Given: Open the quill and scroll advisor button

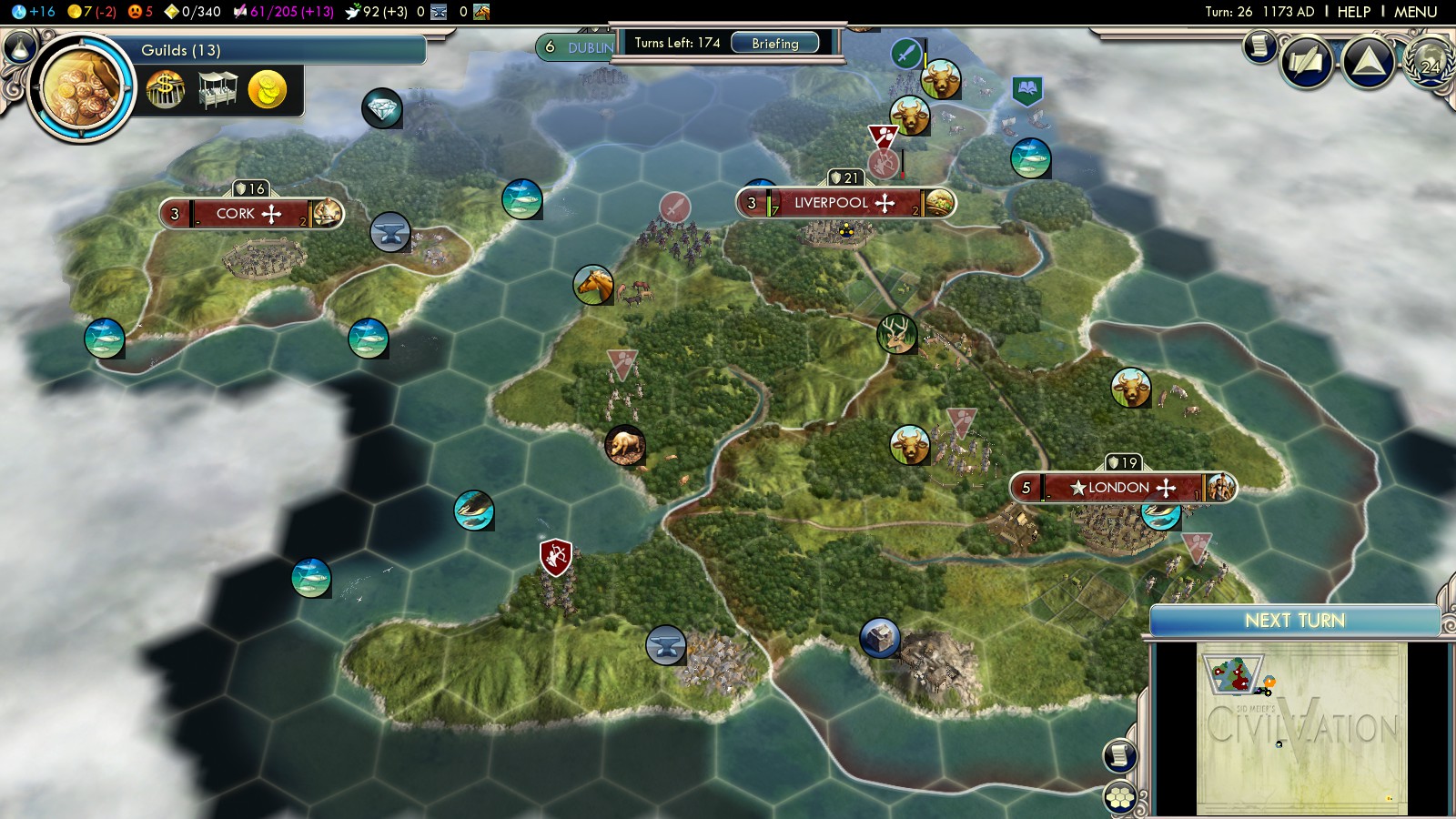Looking at the screenshot, I should [x=1307, y=63].
